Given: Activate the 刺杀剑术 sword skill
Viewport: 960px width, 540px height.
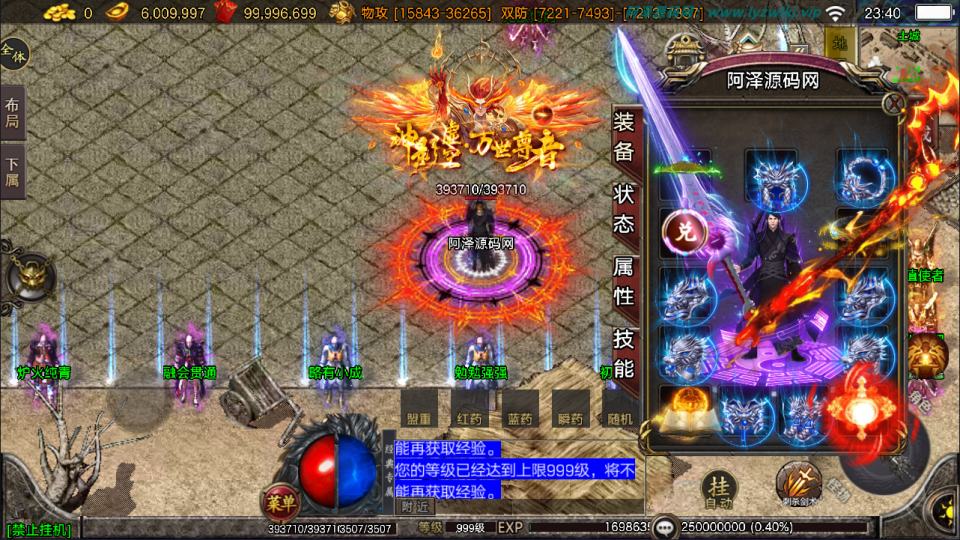Looking at the screenshot, I should 797,485.
